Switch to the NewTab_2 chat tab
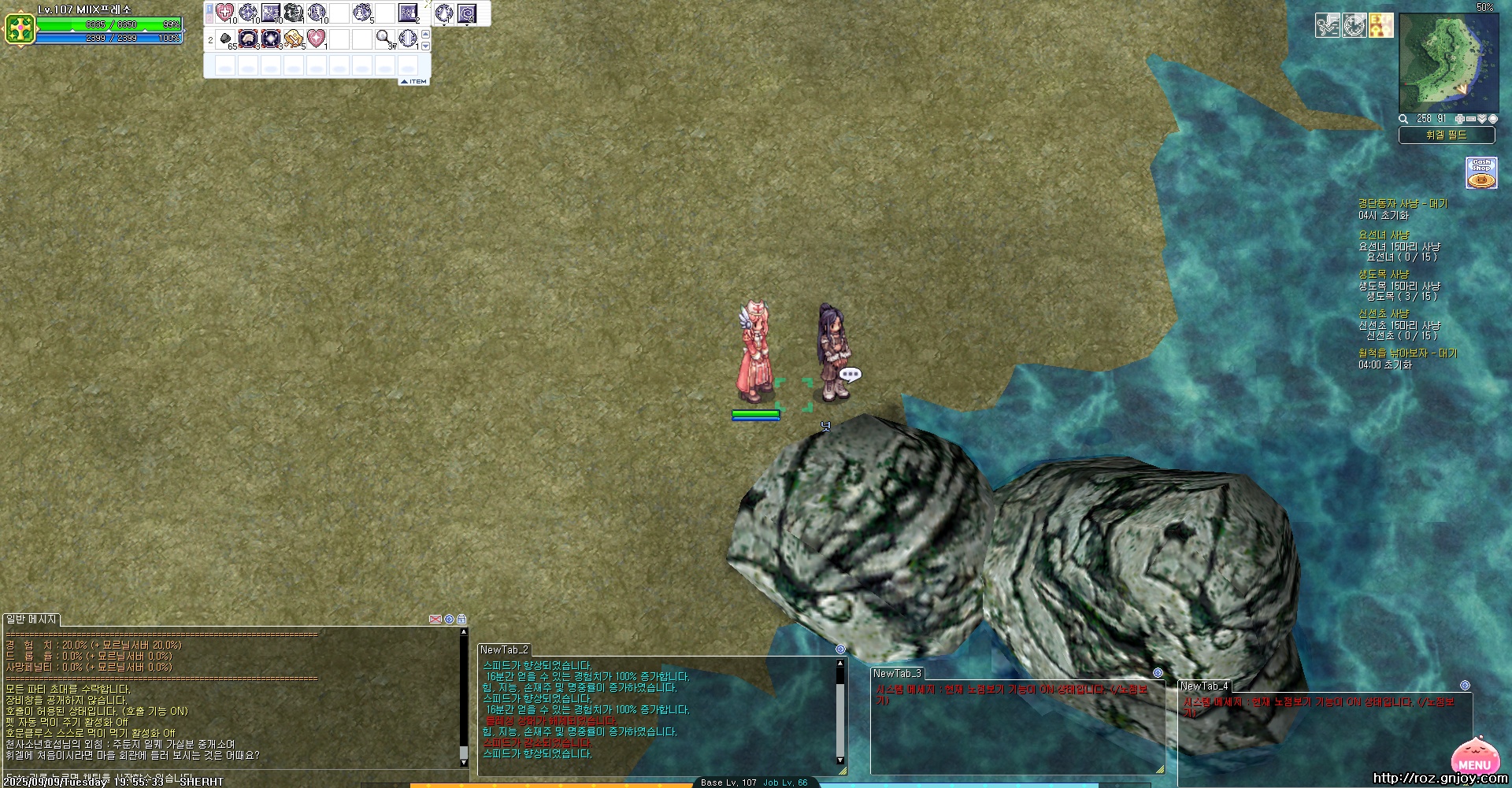Viewport: 1512px width, 788px height. coord(504,650)
